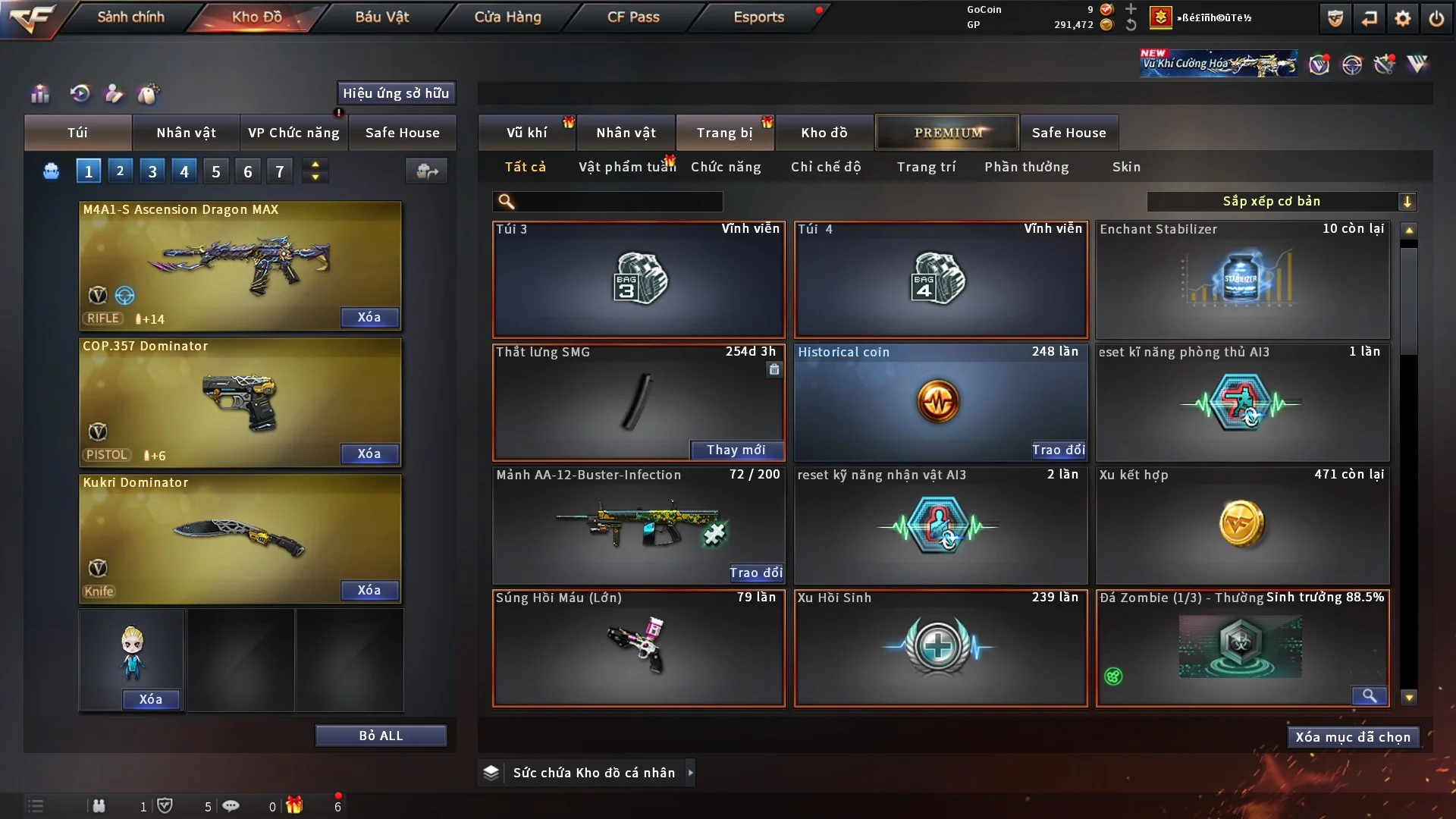Select the Xu Hồi Sinh item
The image size is (1456, 819).
coord(940,648)
